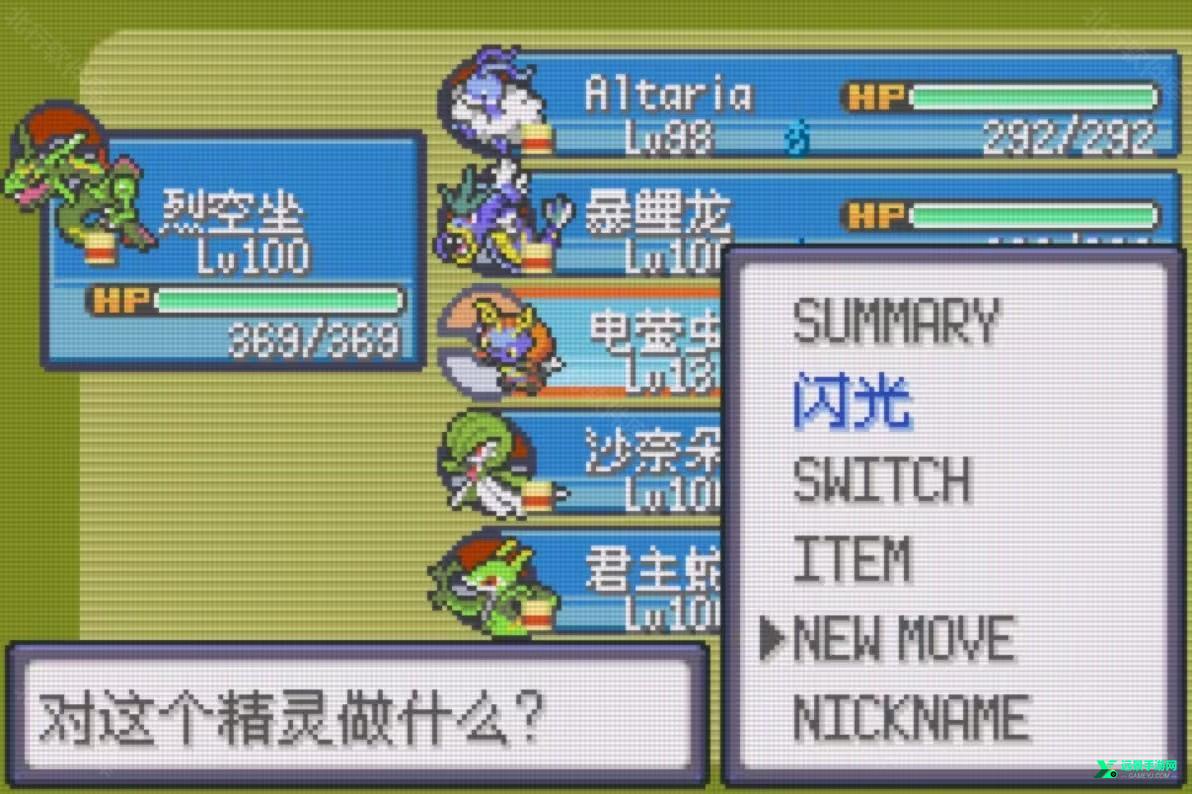Viewport: 1192px width, 794px height.
Task: Select the NICKNAME option
Action: pyautogui.click(x=910, y=718)
